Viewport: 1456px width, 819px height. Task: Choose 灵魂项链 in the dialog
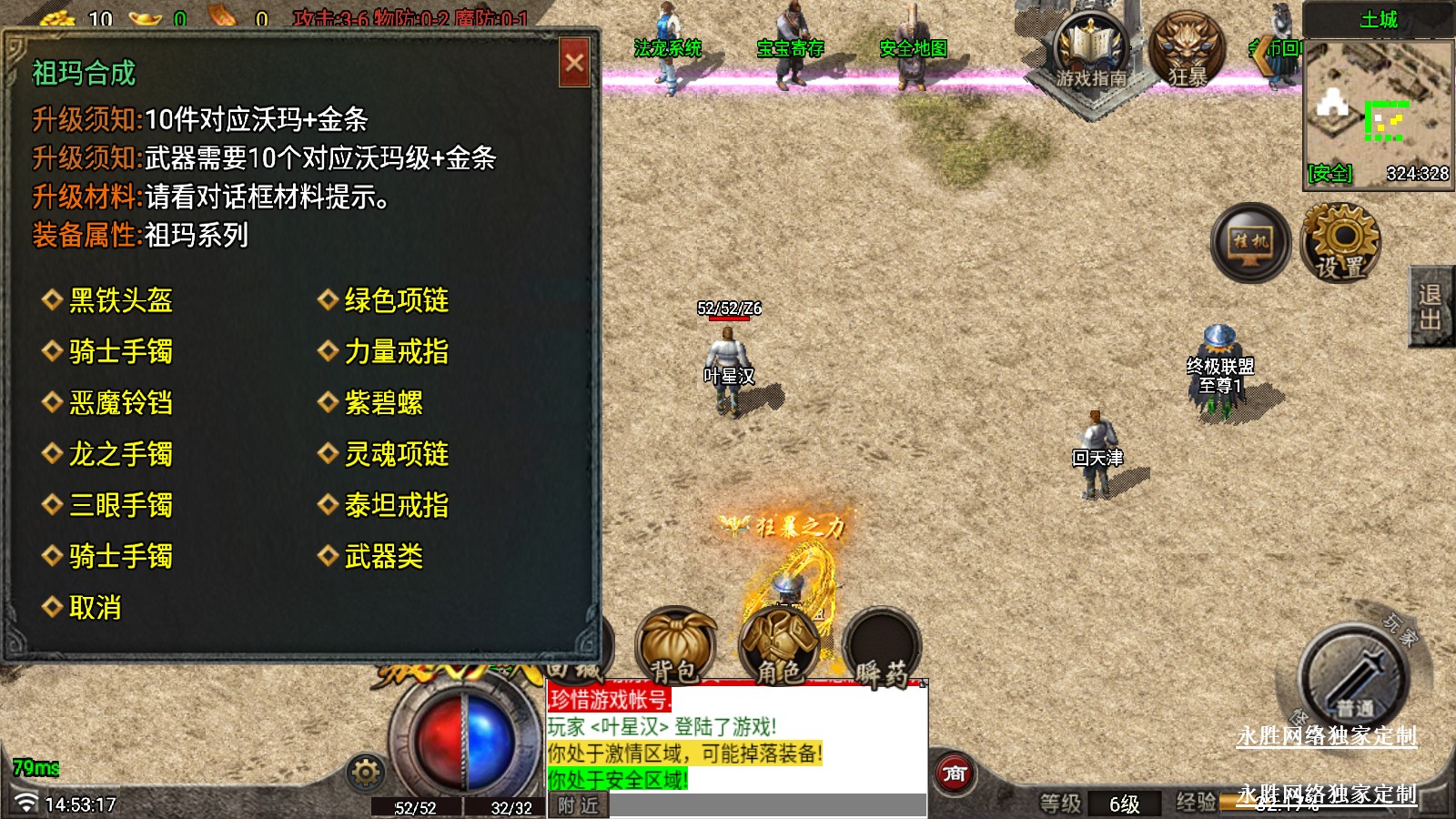coord(396,454)
